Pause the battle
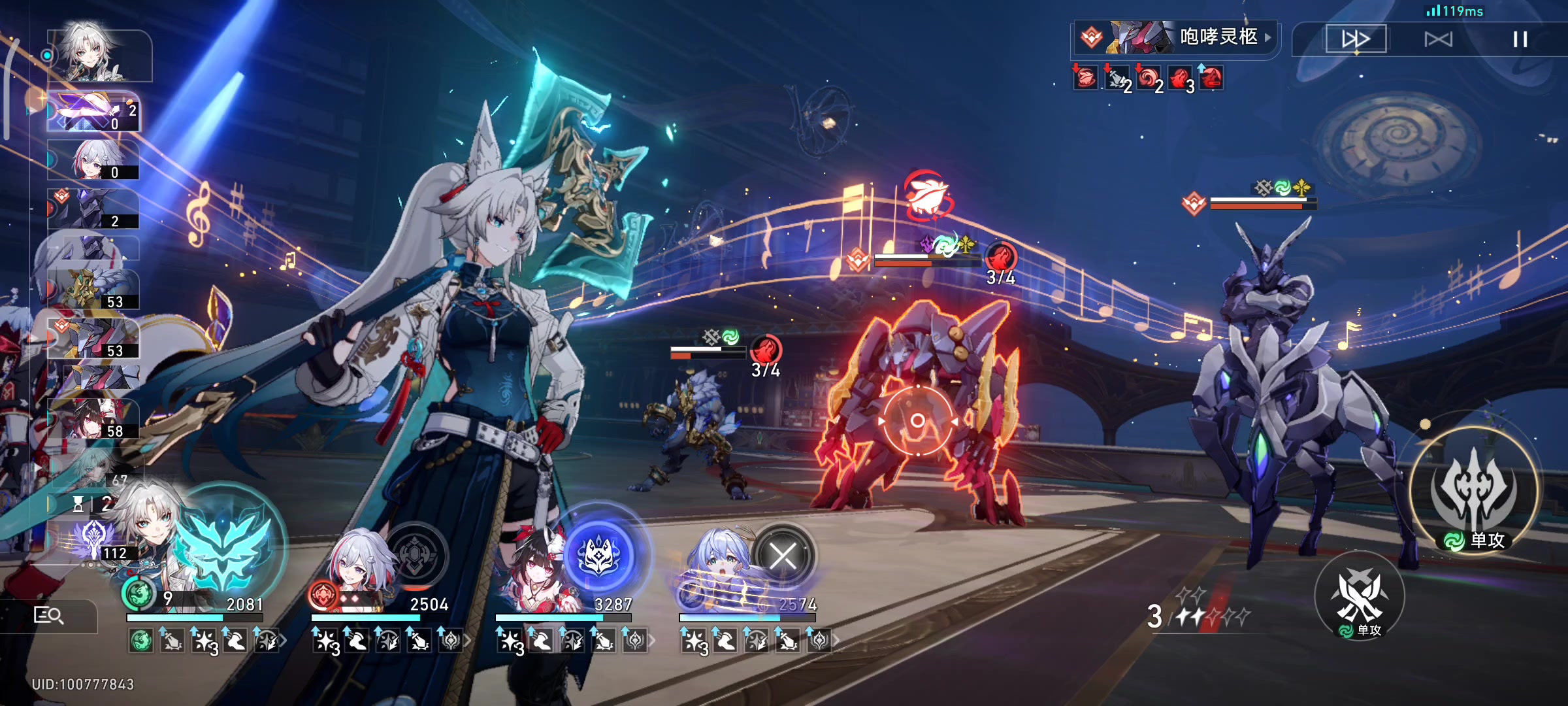Image resolution: width=1568 pixels, height=706 pixels. point(1520,39)
